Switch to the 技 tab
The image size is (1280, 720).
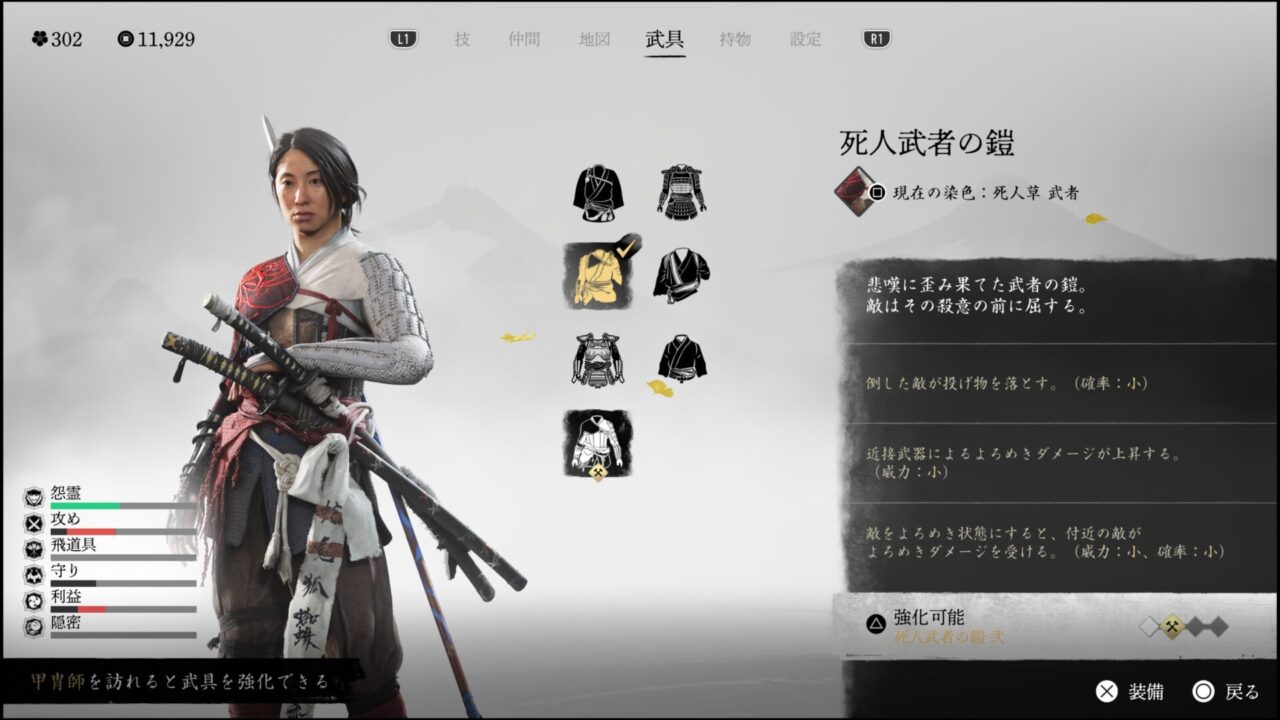[462, 40]
